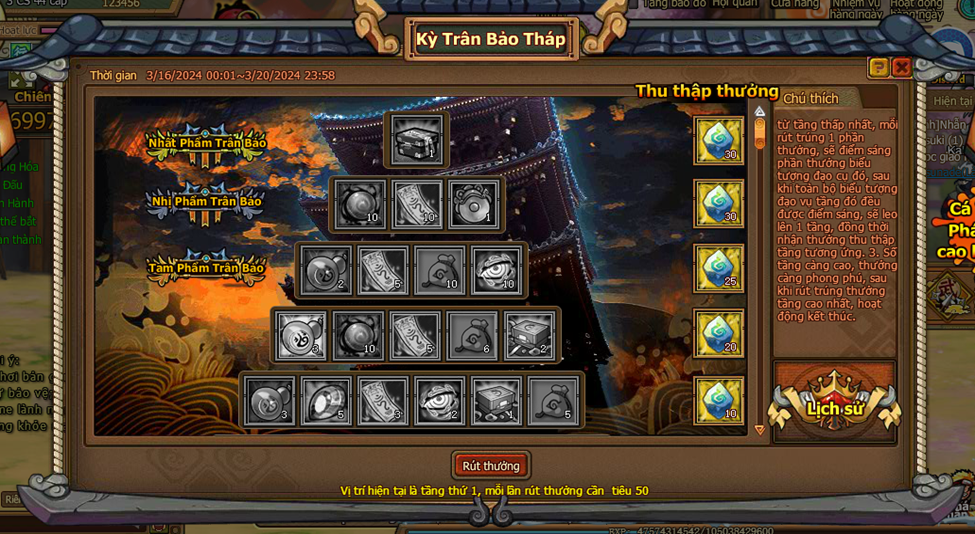This screenshot has width=975, height=534.
Task: Select the ring reward with quantity 5
Action: pyautogui.click(x=326, y=400)
